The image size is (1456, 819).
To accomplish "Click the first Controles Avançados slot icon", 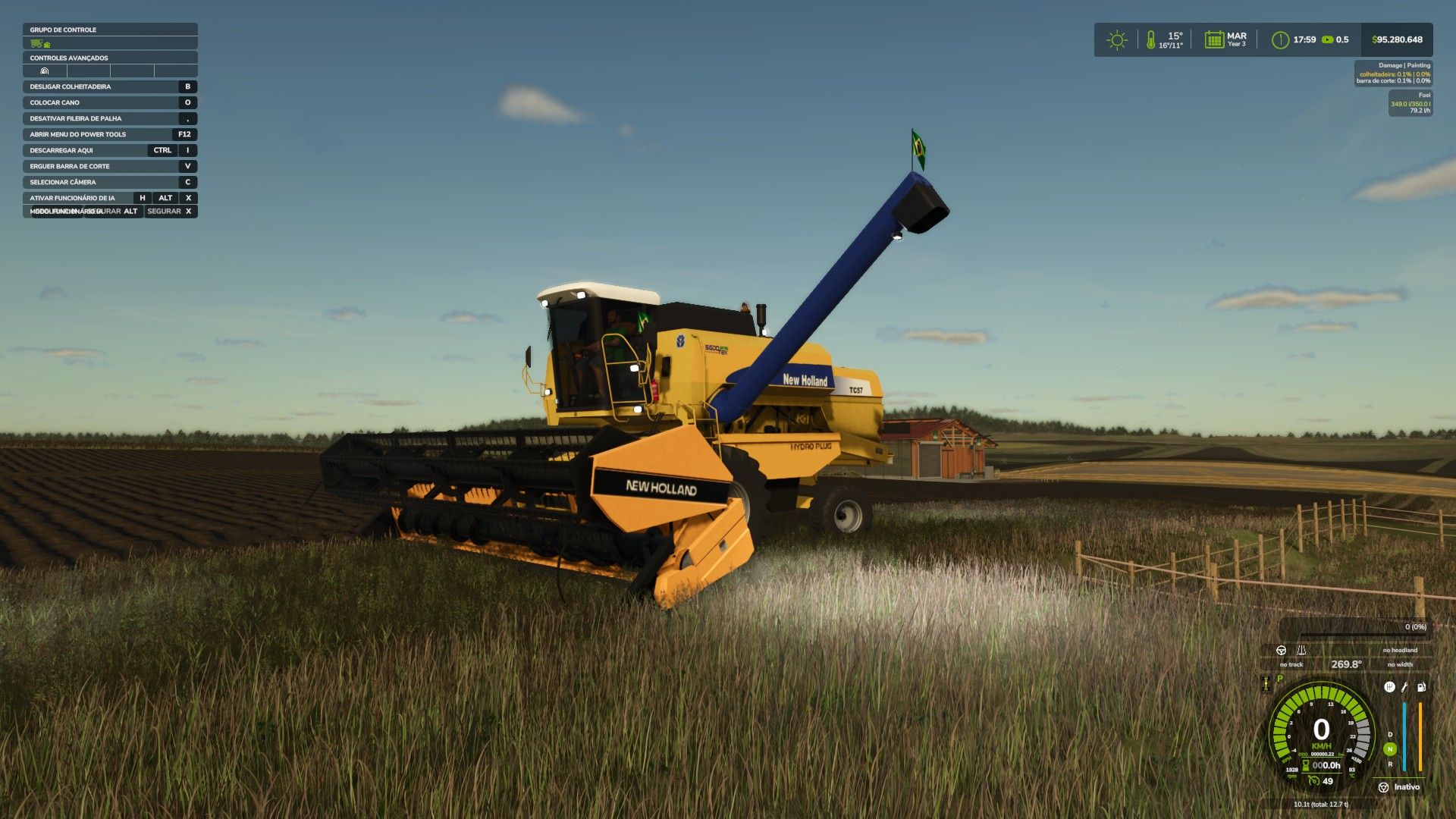I will tap(45, 71).
